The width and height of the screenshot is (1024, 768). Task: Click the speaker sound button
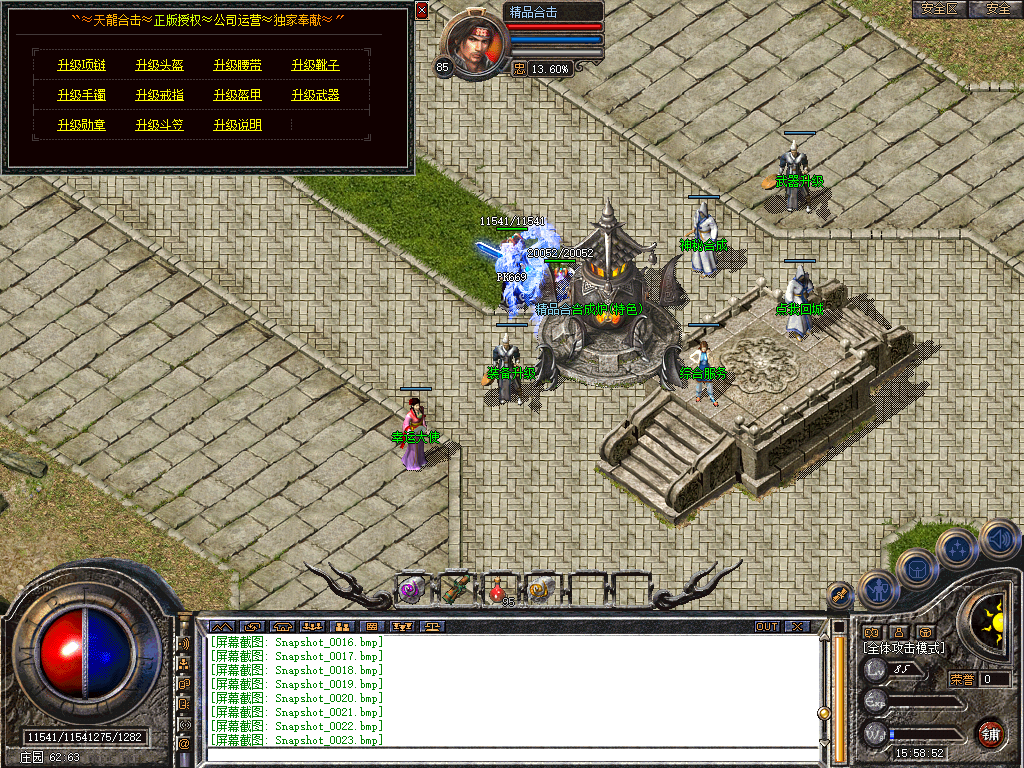tap(1000, 540)
